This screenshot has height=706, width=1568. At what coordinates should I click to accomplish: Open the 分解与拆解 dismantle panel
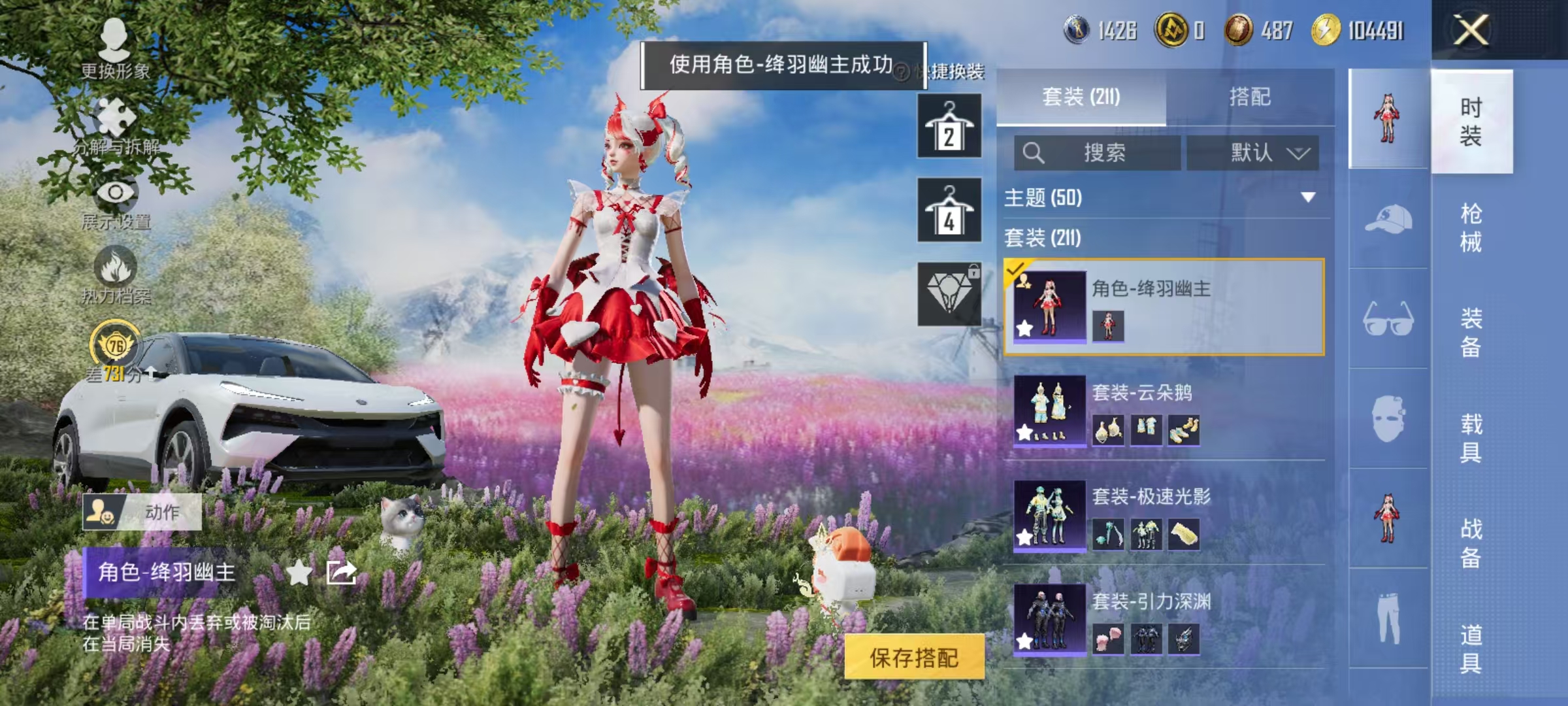pos(114,116)
